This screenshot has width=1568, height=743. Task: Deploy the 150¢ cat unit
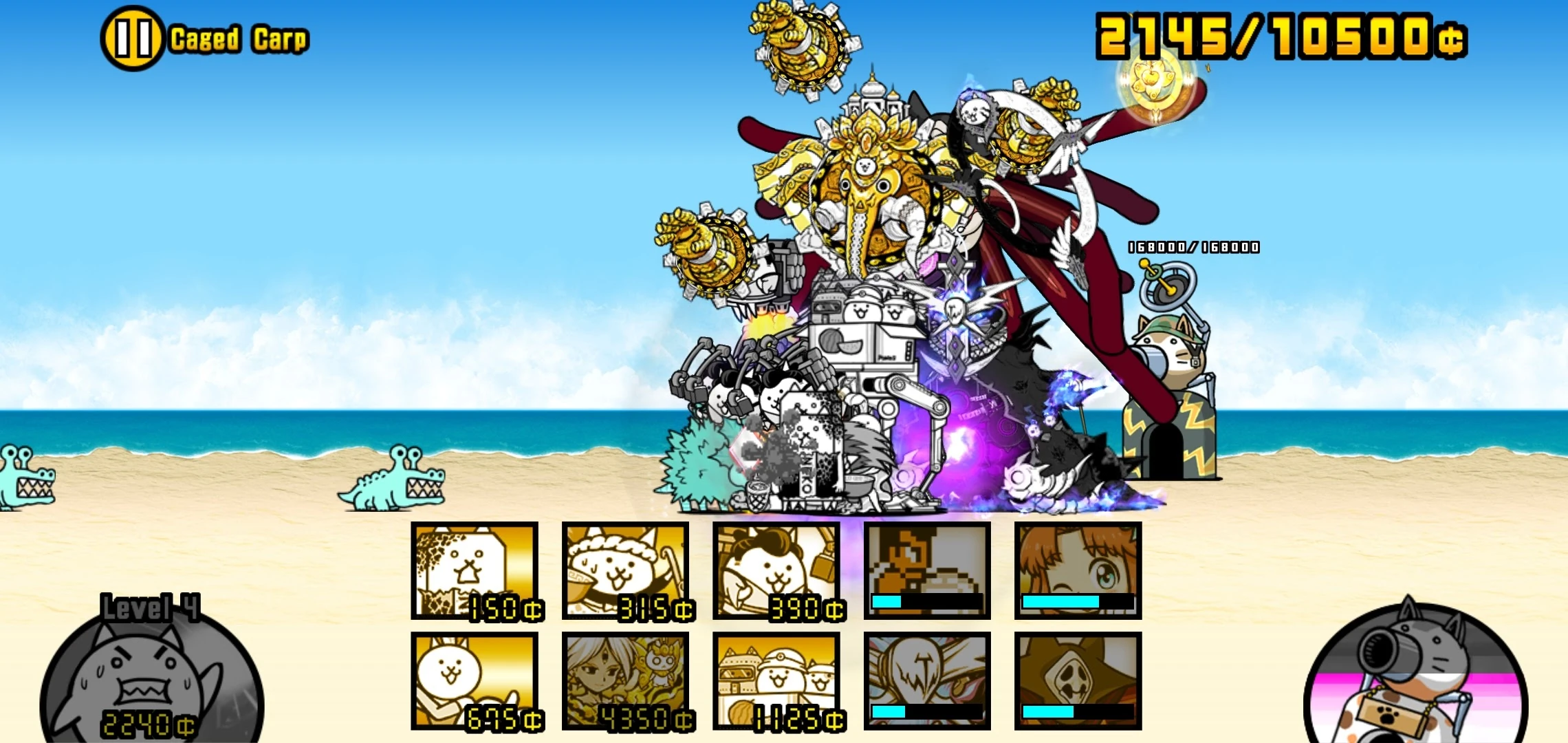pos(475,571)
